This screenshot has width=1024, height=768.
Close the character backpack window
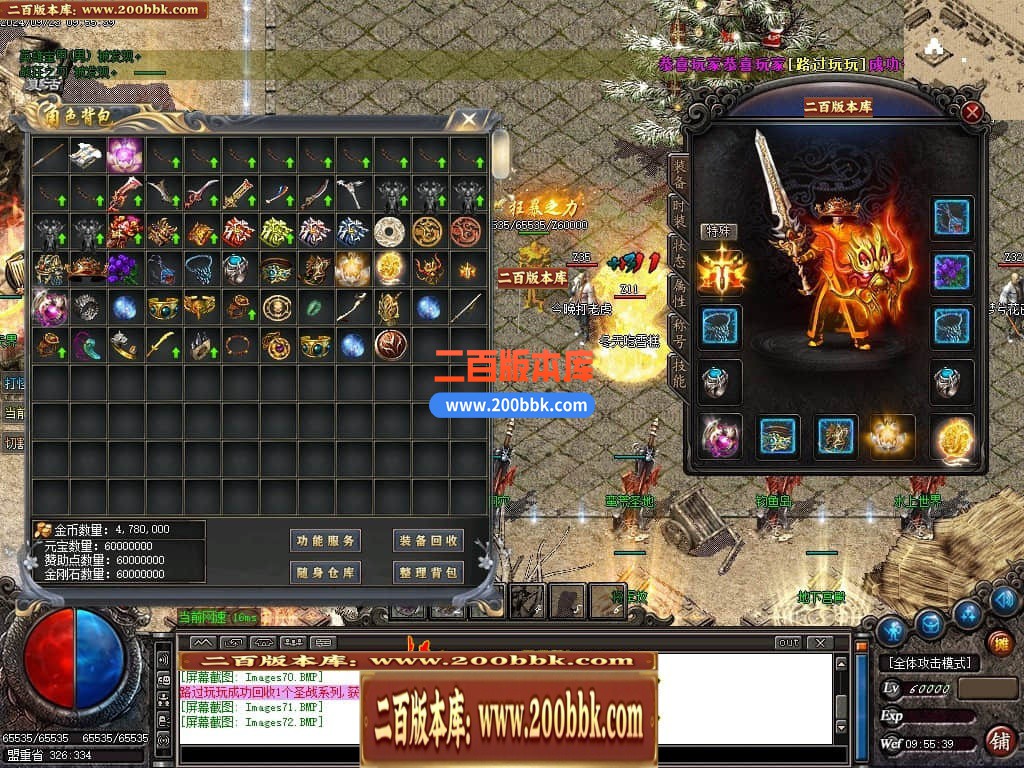[467, 120]
